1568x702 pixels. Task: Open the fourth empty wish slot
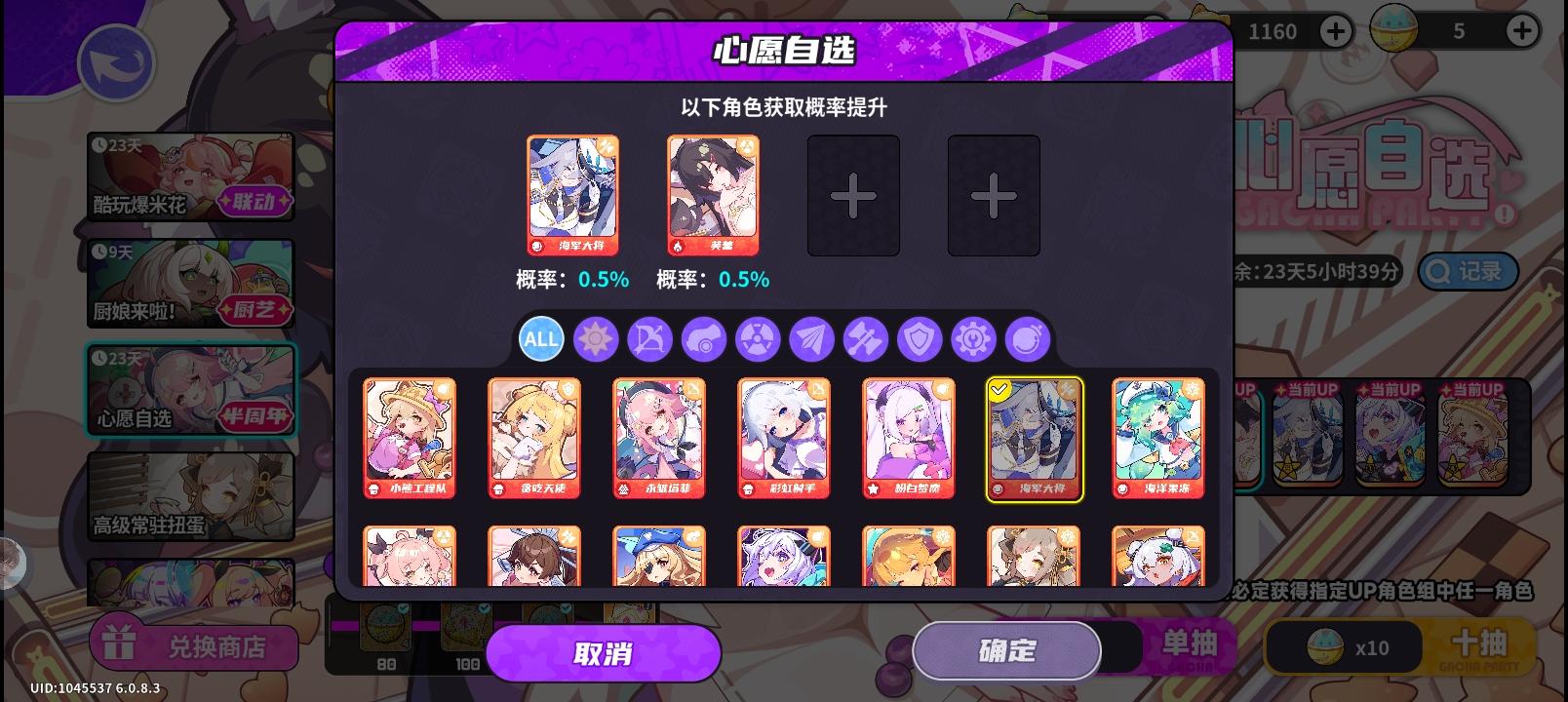pos(994,195)
